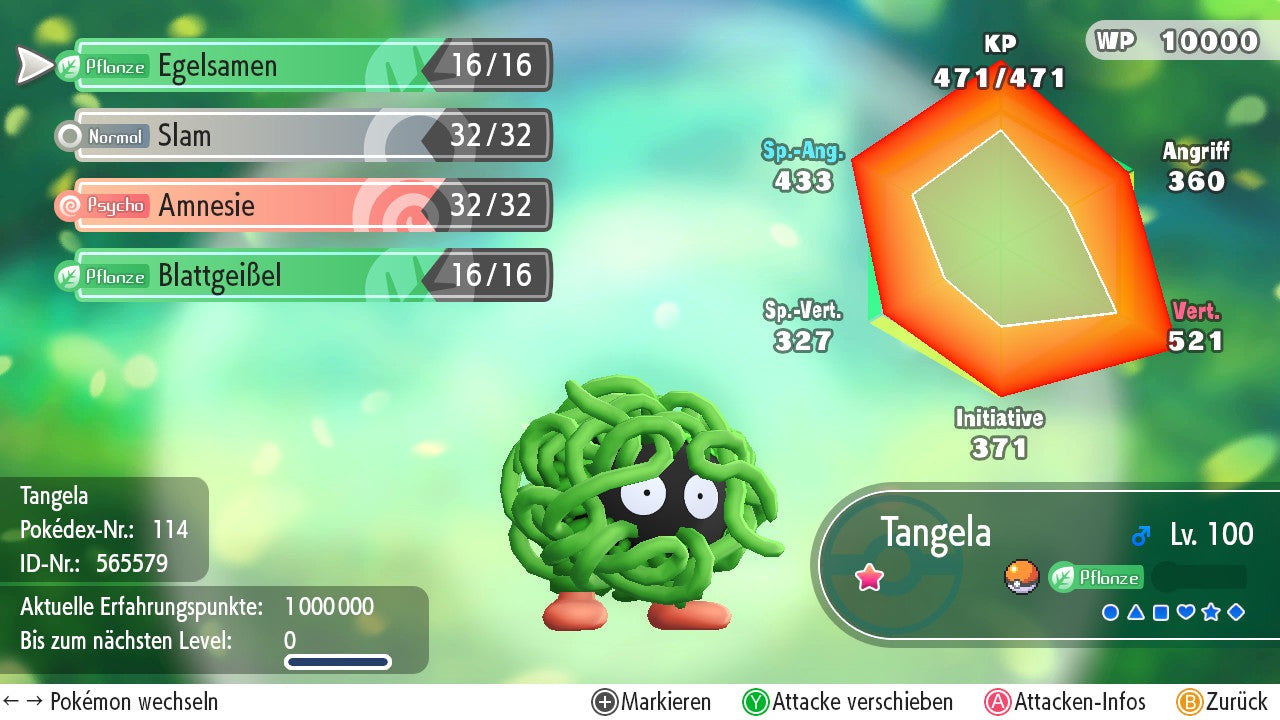Choose the Slam attack row

(310, 136)
